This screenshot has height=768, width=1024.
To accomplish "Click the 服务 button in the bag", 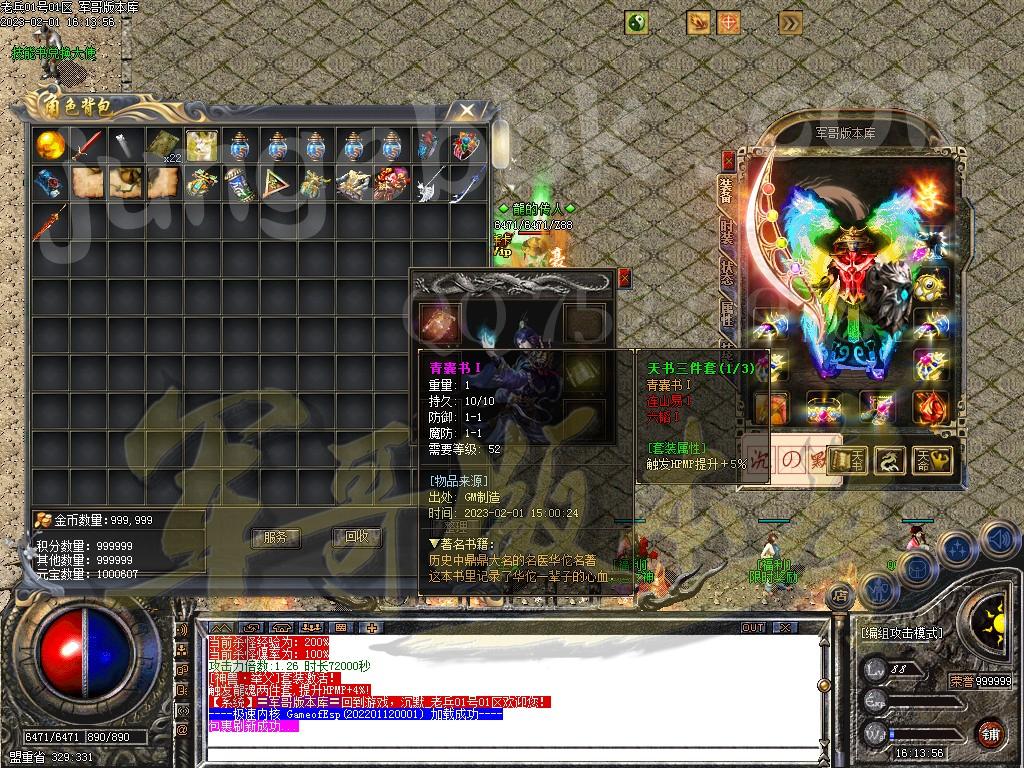I will click(x=275, y=538).
